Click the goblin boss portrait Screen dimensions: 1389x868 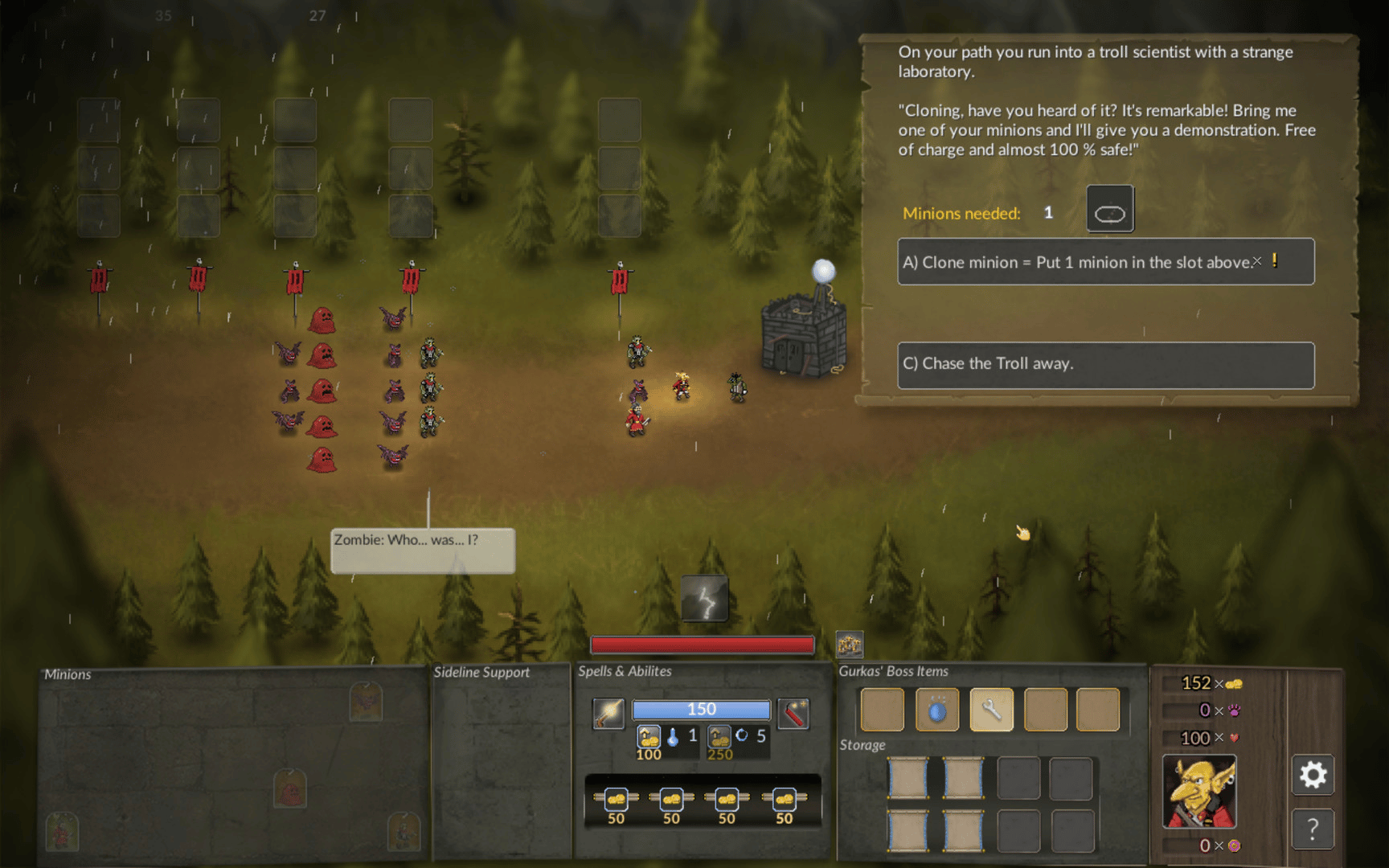[1199, 792]
